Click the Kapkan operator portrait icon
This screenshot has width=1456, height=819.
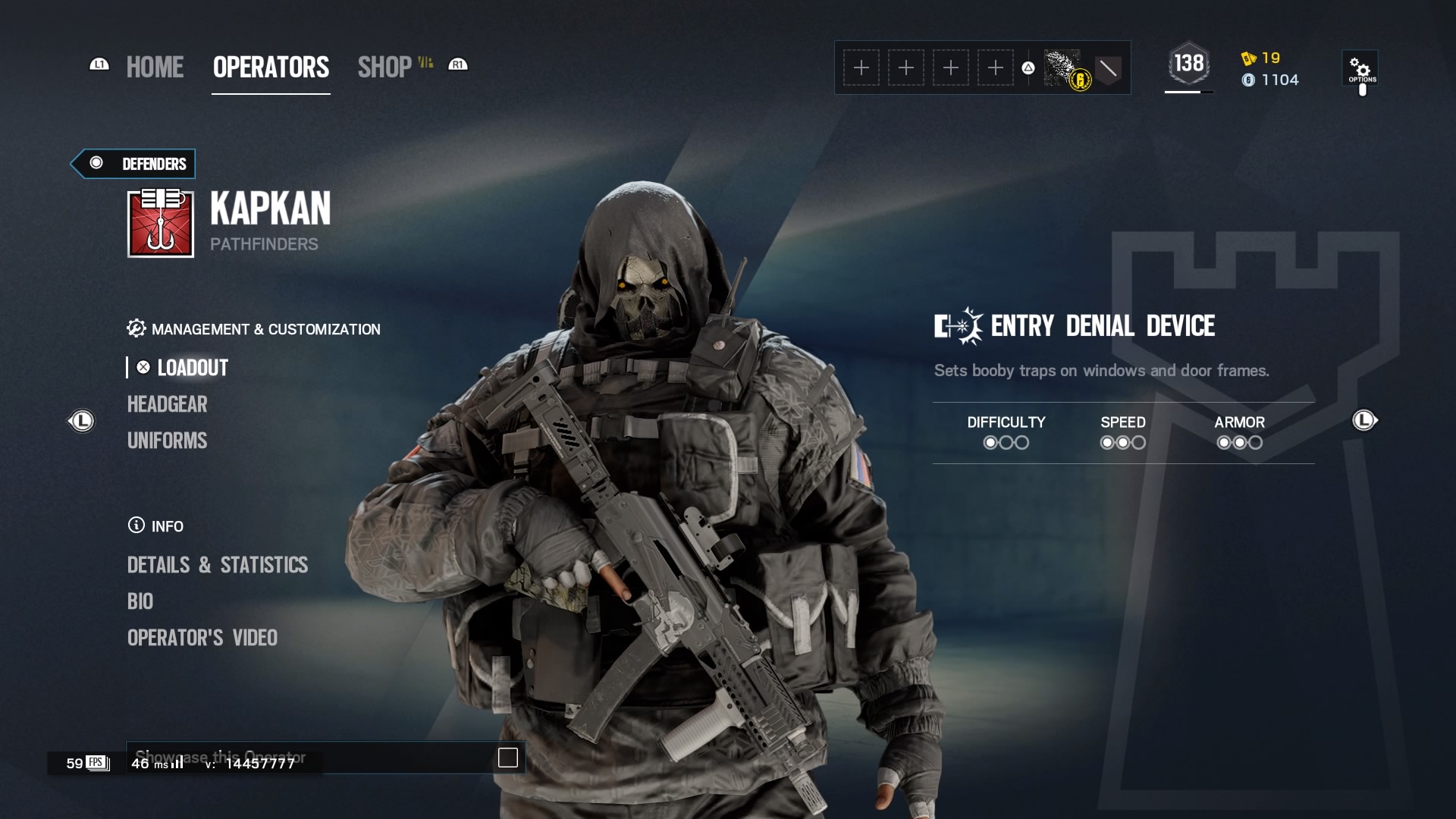pyautogui.click(x=160, y=224)
